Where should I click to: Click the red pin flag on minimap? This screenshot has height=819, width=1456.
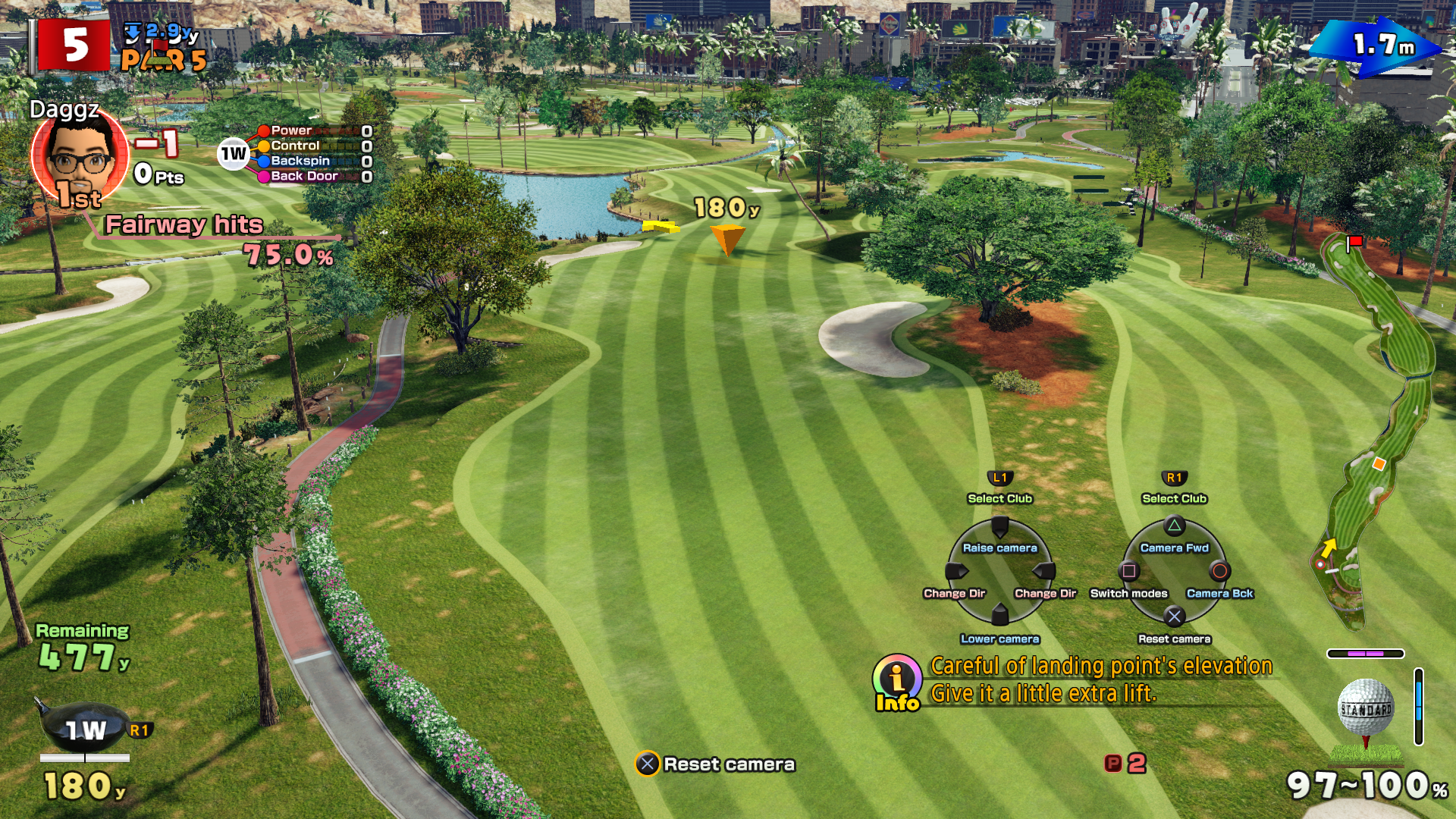click(1354, 242)
